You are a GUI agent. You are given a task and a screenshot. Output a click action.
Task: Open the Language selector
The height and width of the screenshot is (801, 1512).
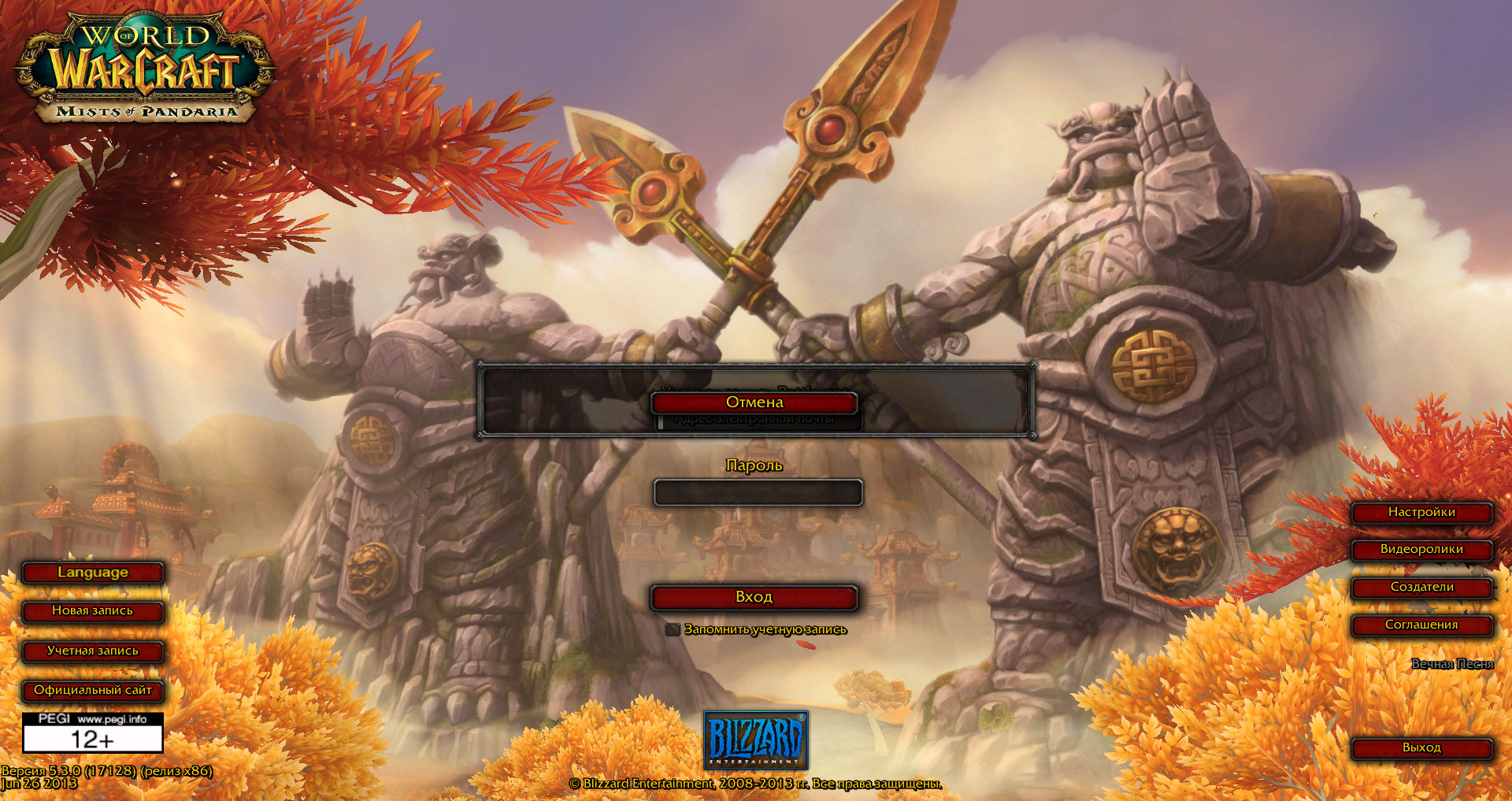click(x=93, y=573)
